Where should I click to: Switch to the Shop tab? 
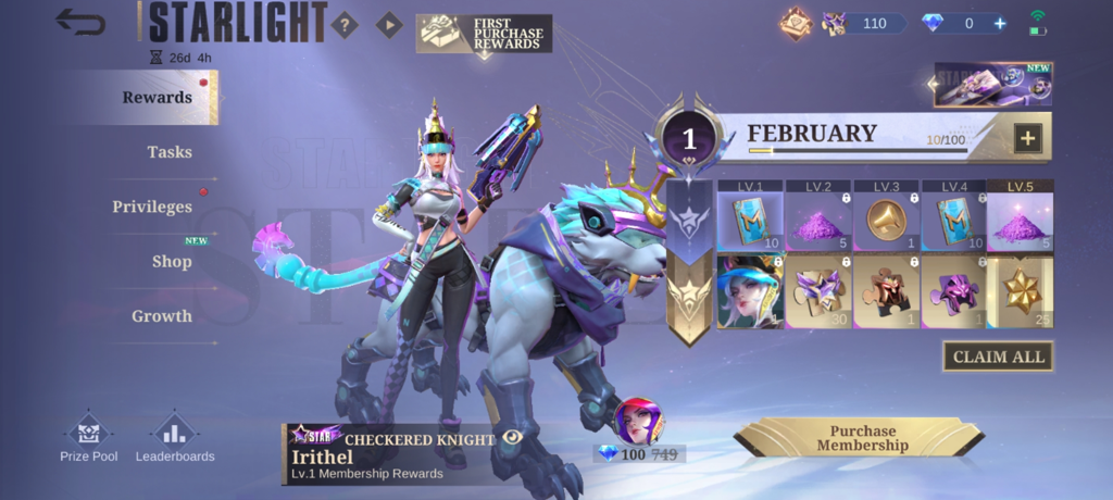tap(171, 262)
